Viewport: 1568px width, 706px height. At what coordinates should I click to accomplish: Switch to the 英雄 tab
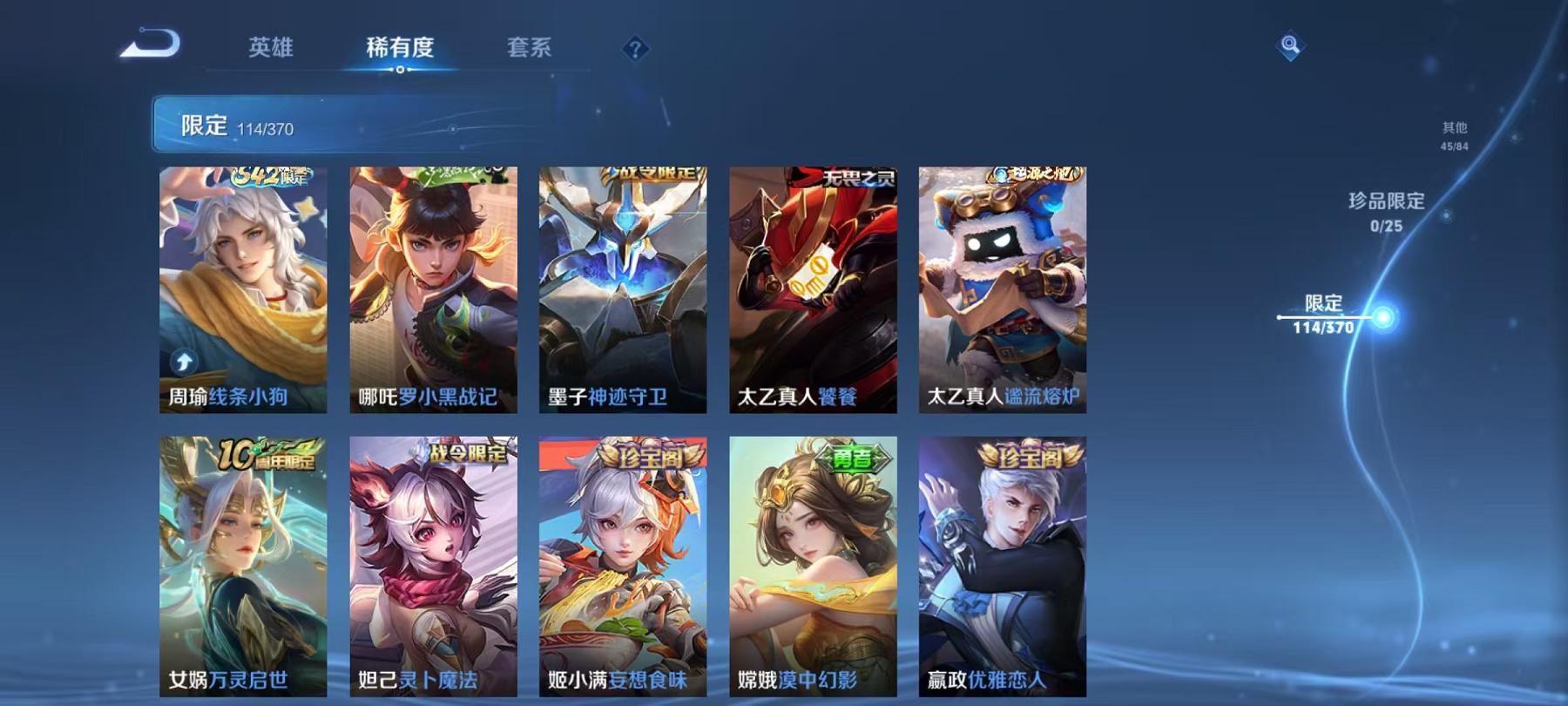pos(272,50)
